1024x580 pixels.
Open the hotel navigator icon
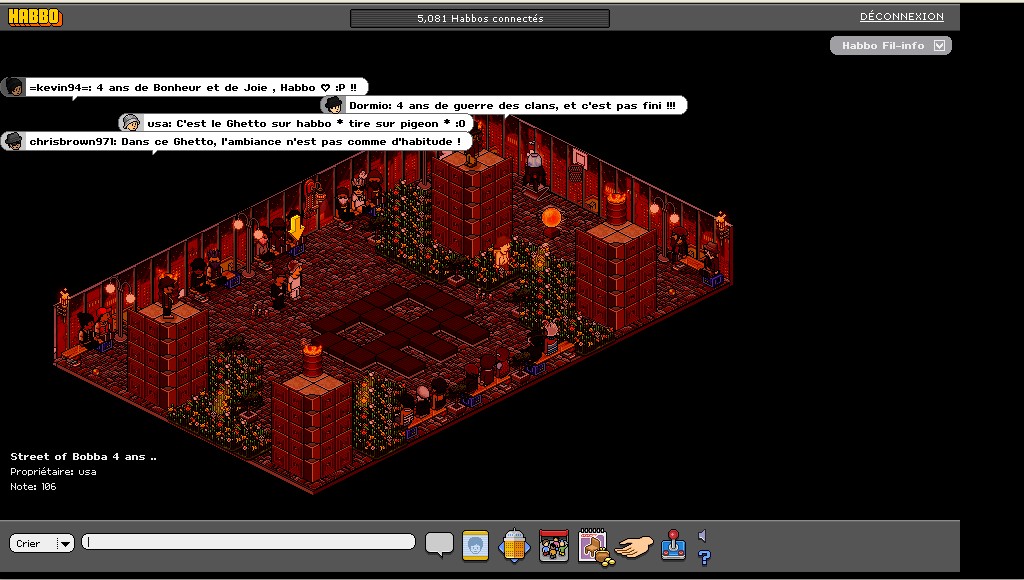pos(513,545)
